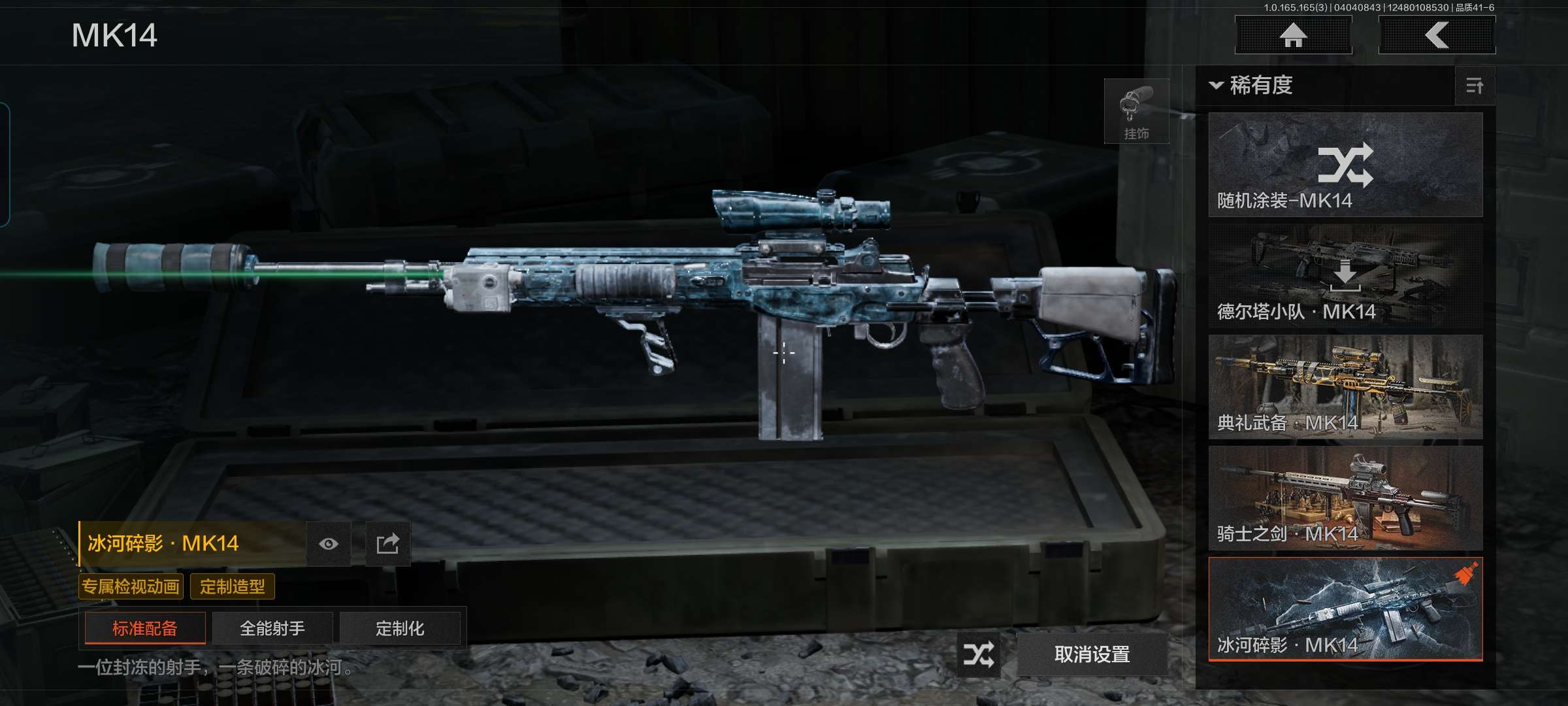Go back with the arrow button
Image resolution: width=1568 pixels, height=706 pixels.
[1437, 35]
